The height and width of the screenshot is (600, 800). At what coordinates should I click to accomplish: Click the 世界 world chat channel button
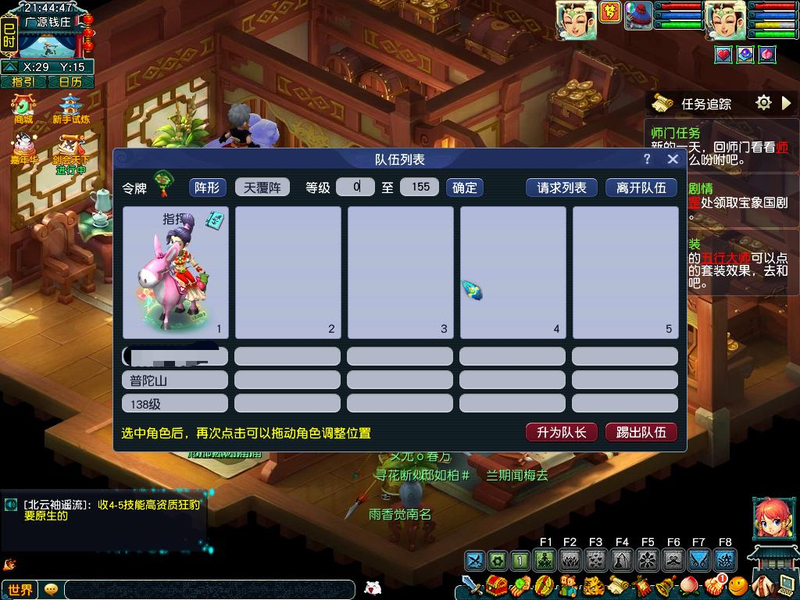pyautogui.click(x=20, y=590)
